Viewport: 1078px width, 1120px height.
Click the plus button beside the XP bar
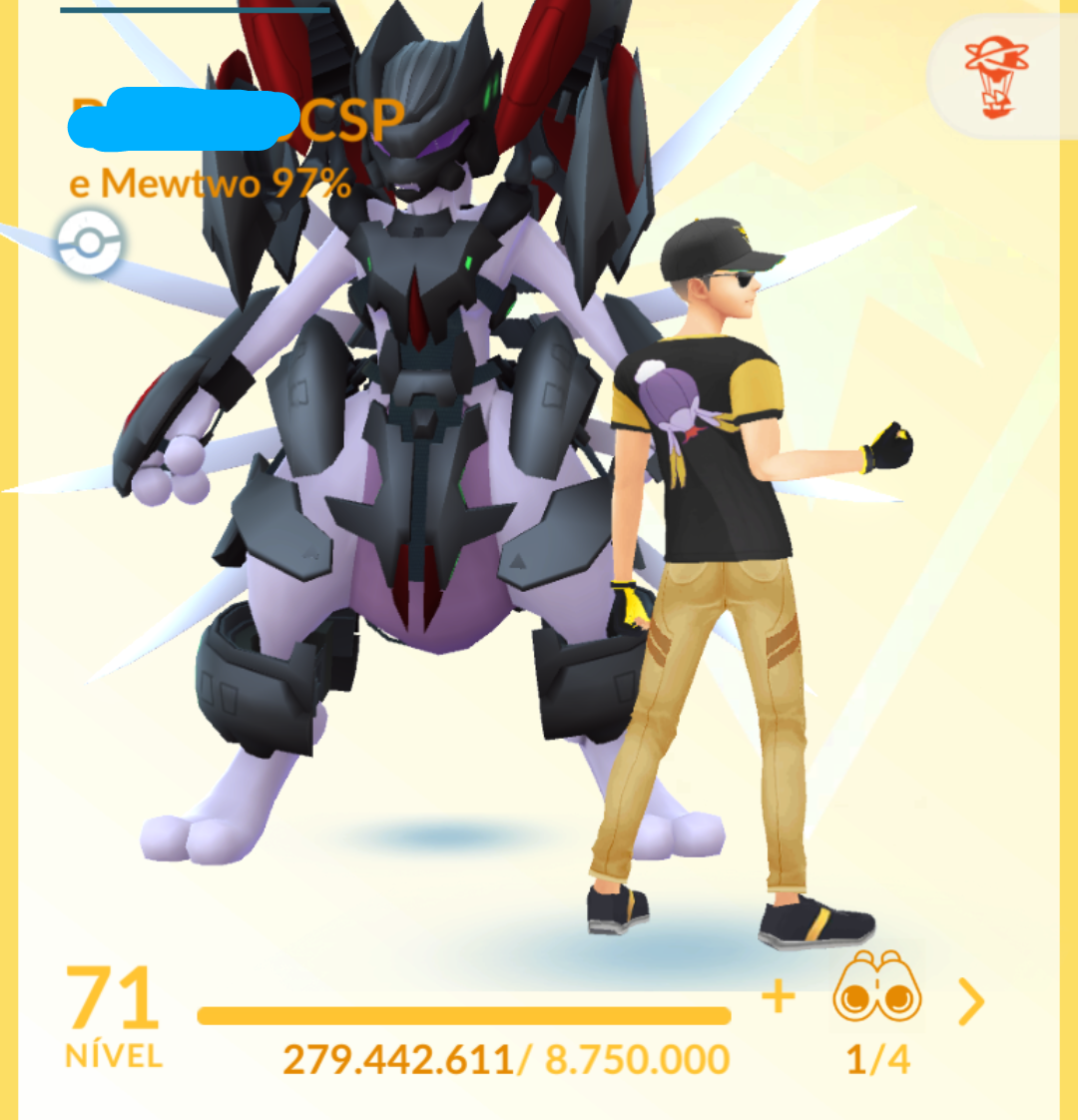[x=778, y=996]
